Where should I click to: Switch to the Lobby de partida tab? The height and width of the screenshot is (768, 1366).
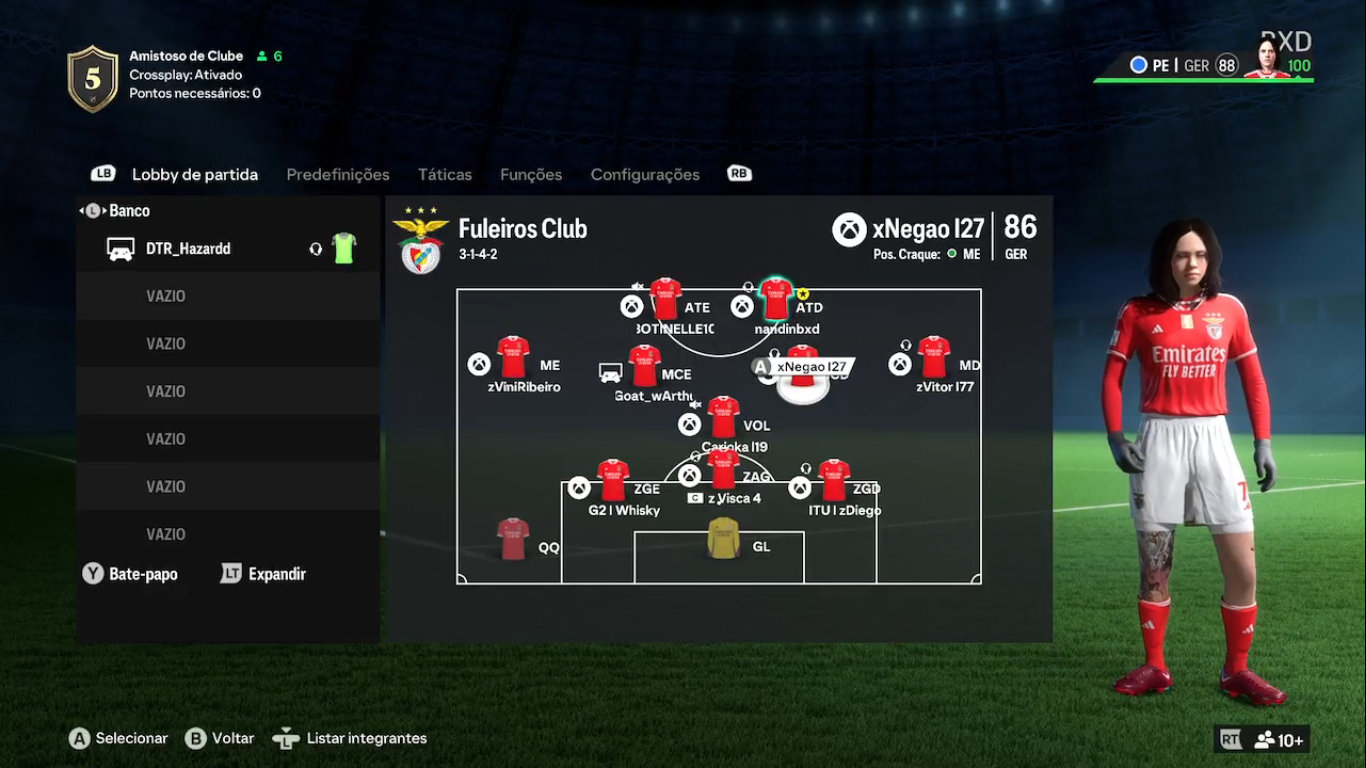pyautogui.click(x=195, y=175)
